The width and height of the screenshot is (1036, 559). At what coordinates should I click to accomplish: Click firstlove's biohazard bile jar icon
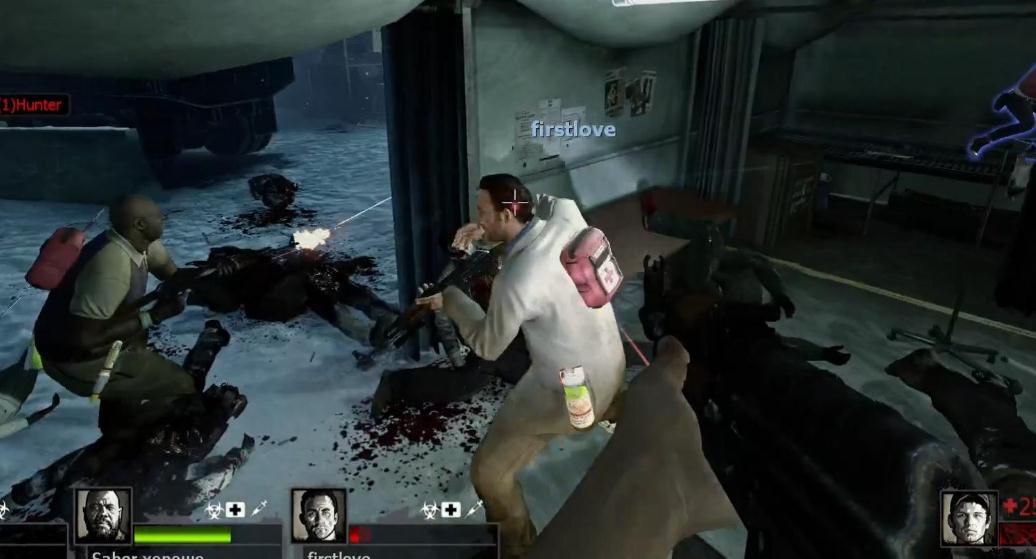[429, 510]
